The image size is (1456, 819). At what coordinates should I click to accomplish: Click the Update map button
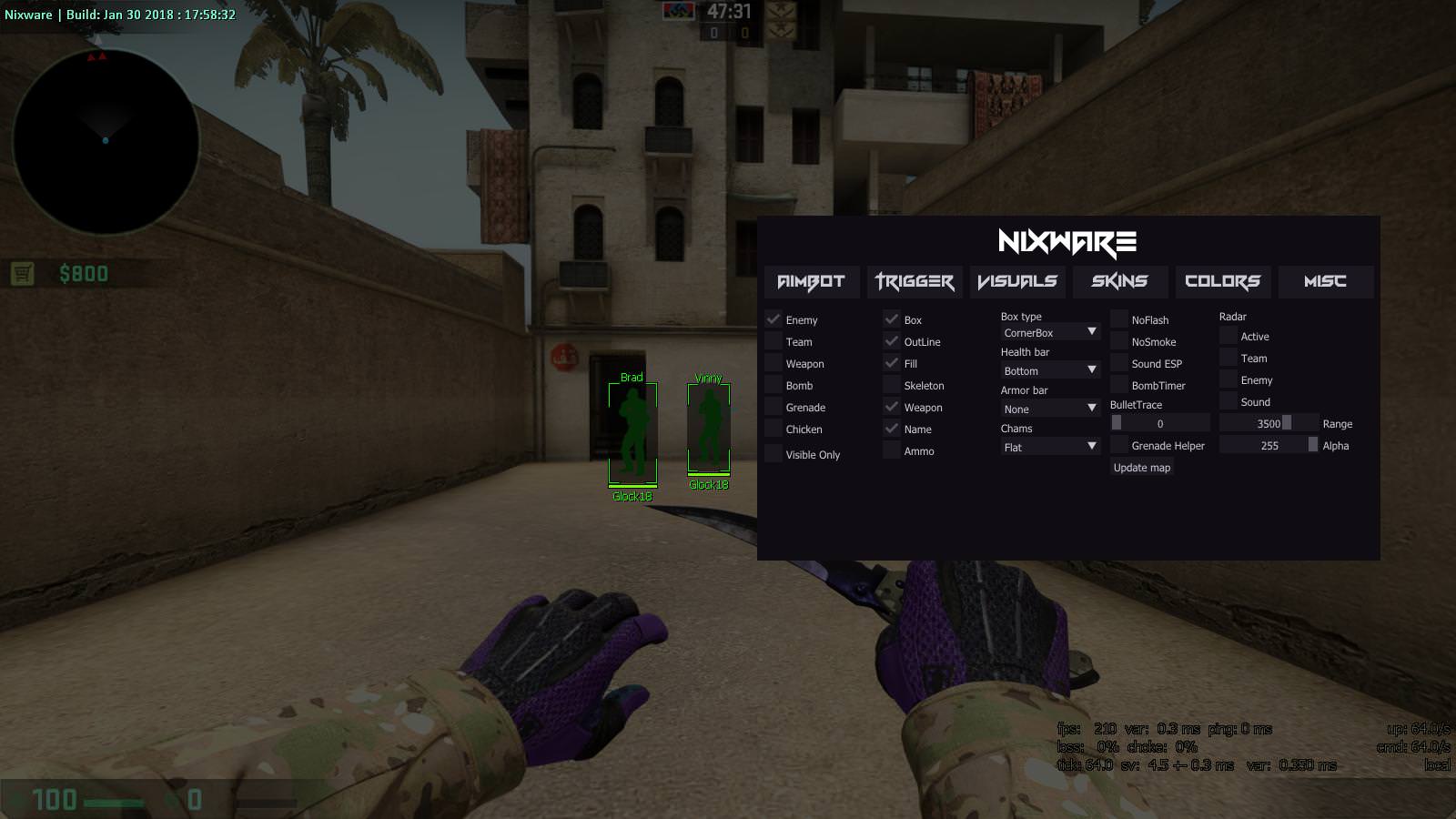[1142, 468]
